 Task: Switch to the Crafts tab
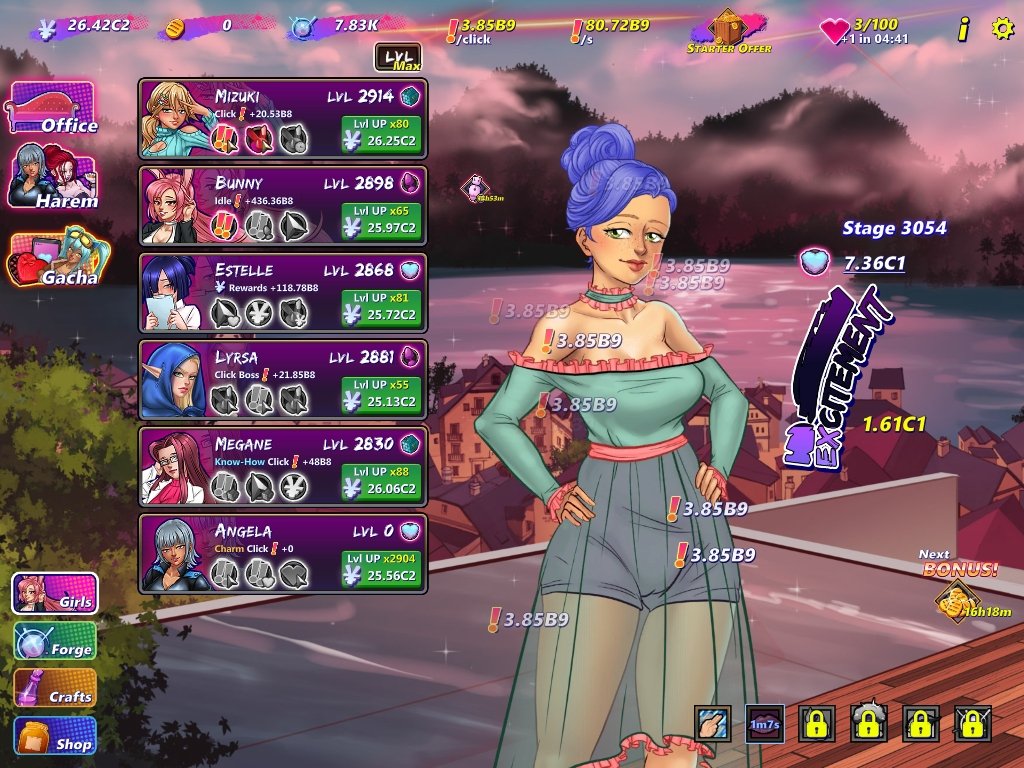[55, 688]
